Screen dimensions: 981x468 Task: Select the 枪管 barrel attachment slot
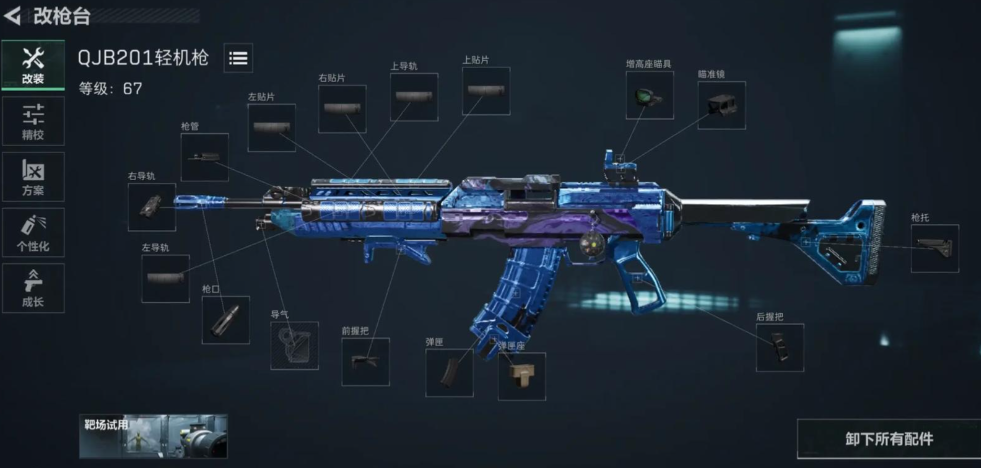click(x=204, y=158)
